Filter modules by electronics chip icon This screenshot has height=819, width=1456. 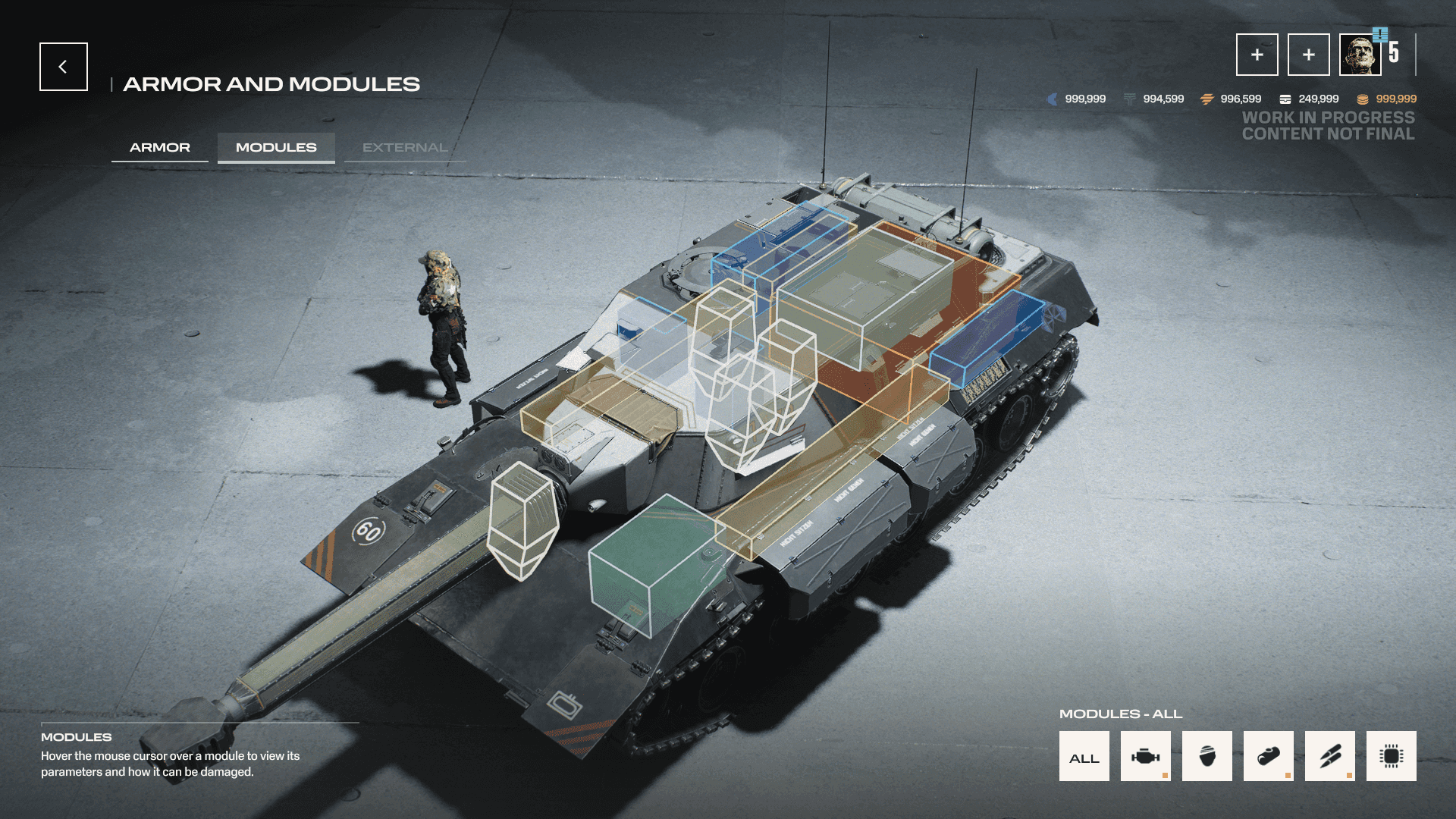[x=1391, y=757]
